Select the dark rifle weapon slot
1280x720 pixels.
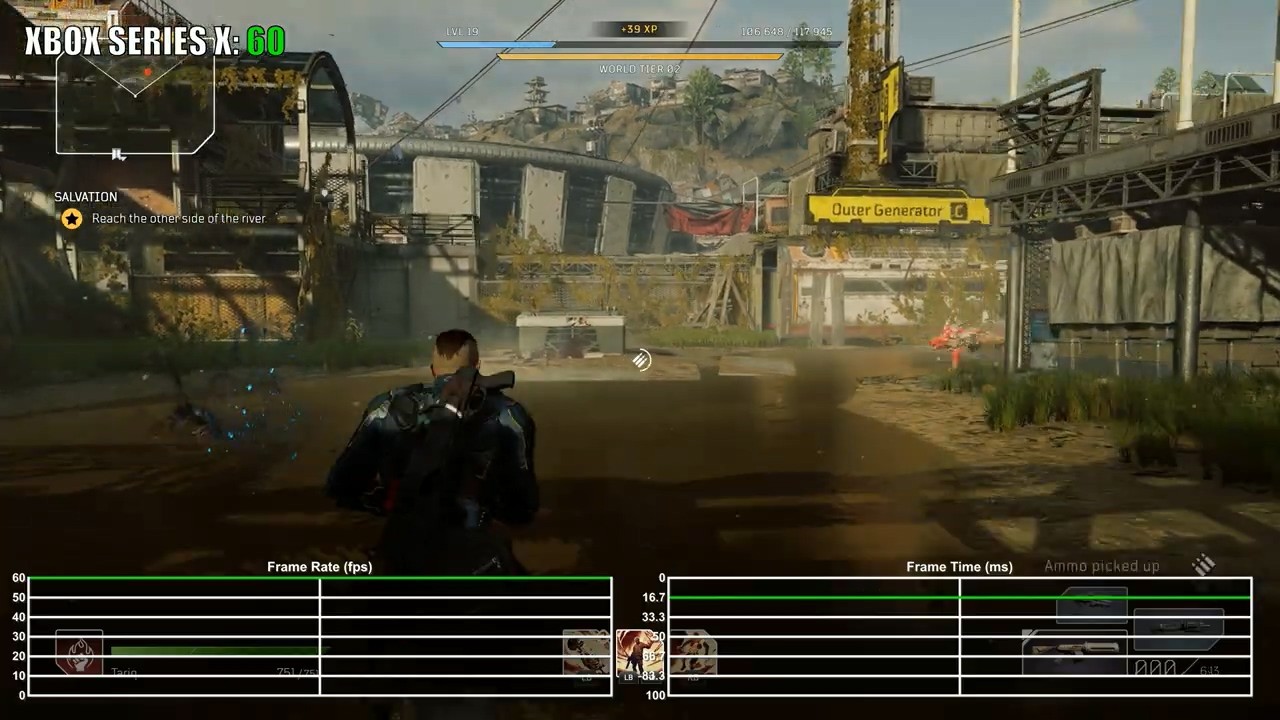tap(1178, 628)
